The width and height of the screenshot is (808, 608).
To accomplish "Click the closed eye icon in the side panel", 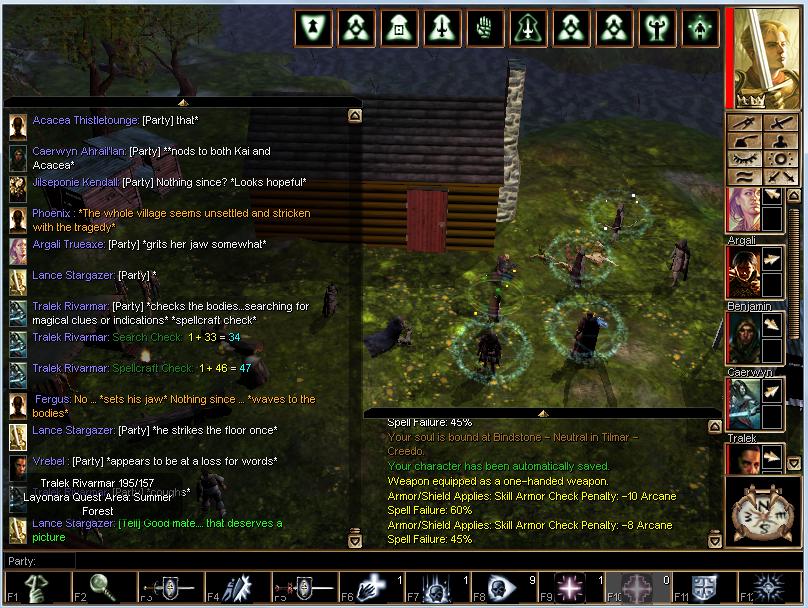I will pos(743,158).
